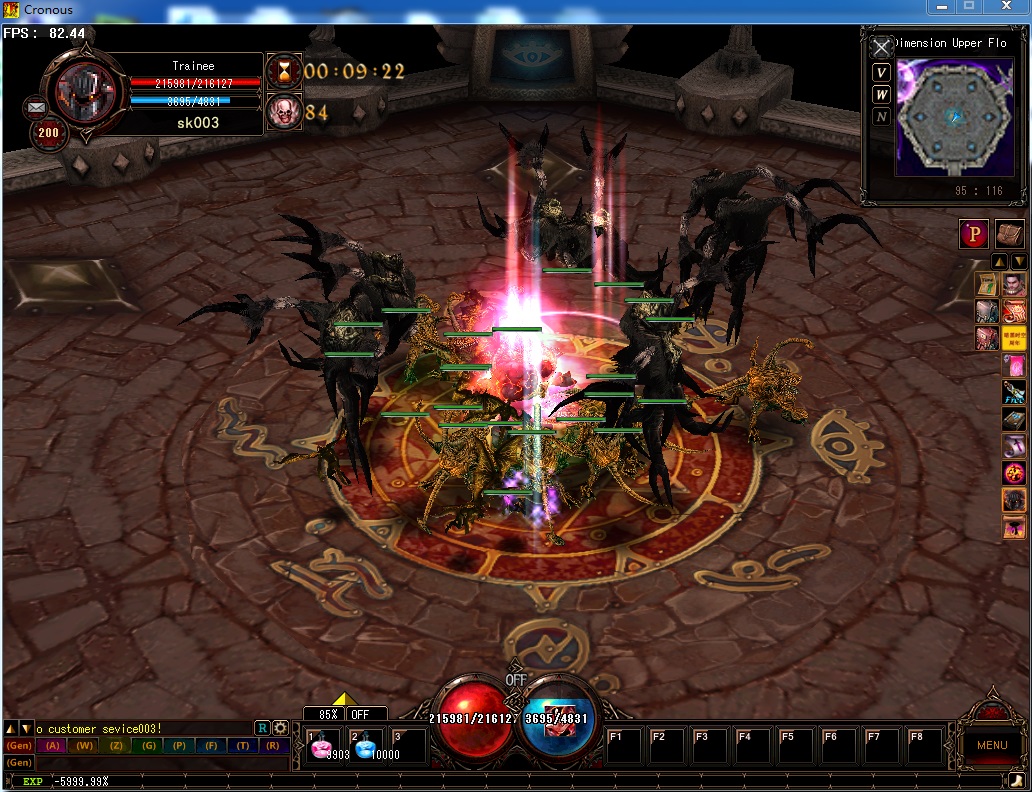Switch to the (P) chat channel tab
1032x792 pixels.
pos(179,746)
